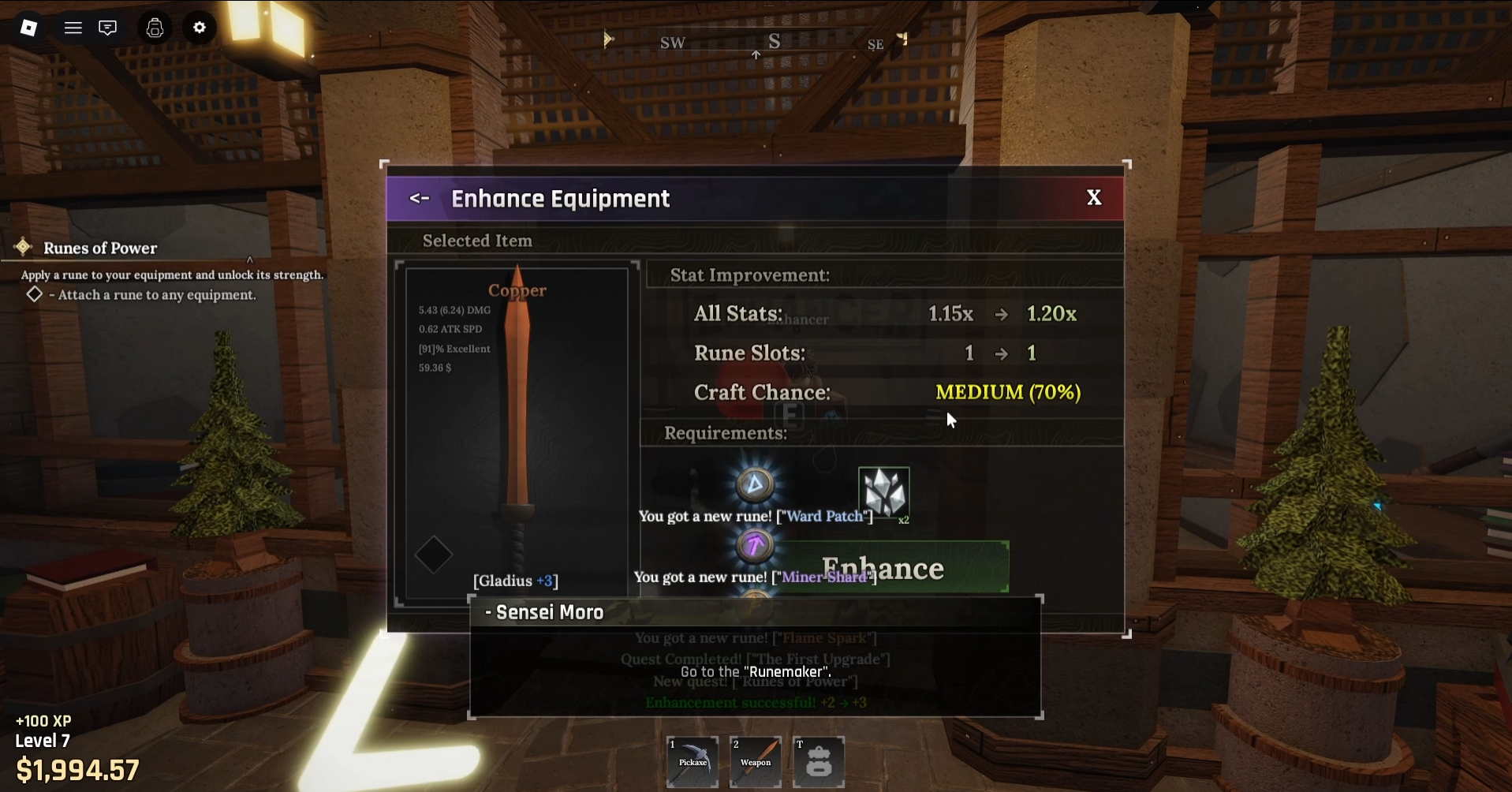Close the Enhance Equipment window
The height and width of the screenshot is (792, 1512).
click(x=1093, y=198)
